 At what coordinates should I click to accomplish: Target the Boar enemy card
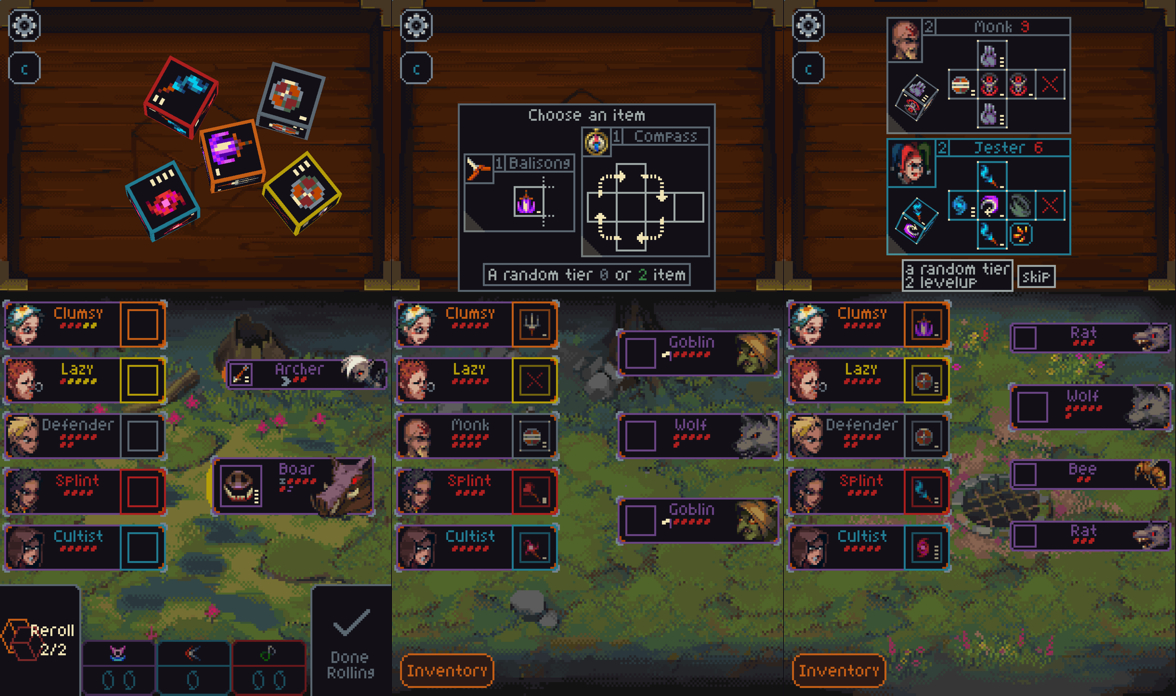tap(292, 486)
